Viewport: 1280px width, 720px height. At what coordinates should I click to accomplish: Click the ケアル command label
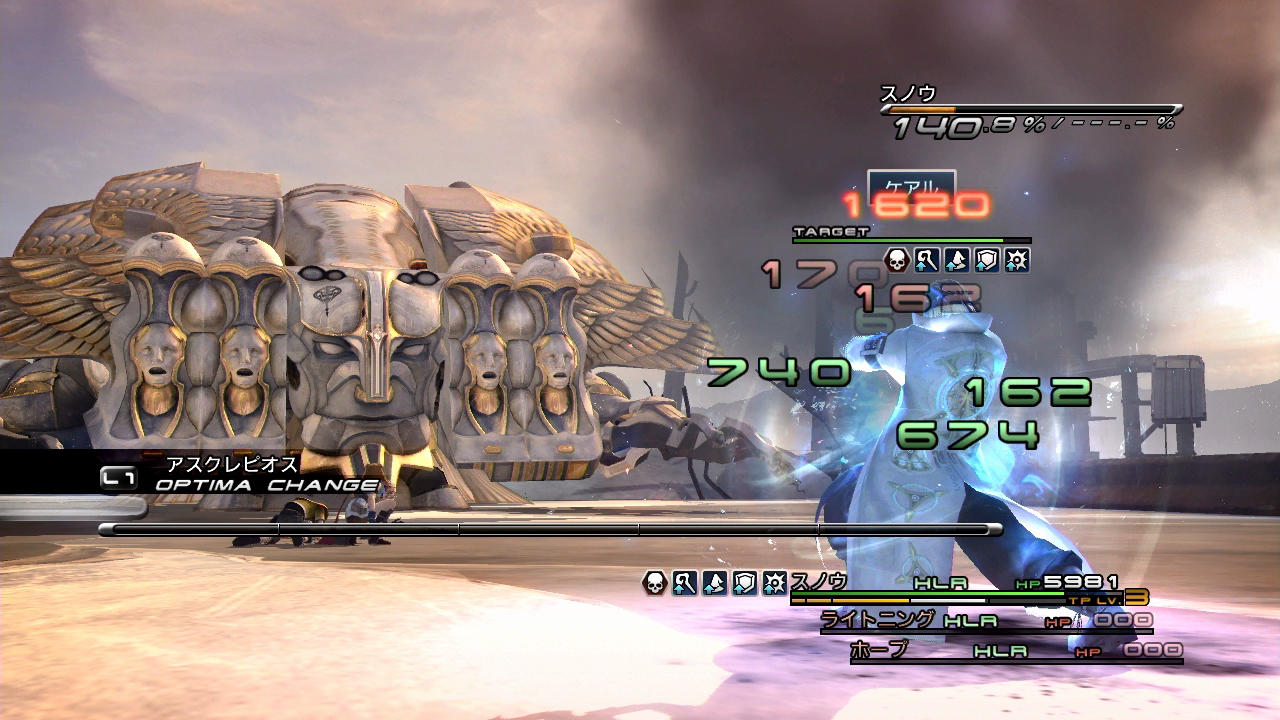[911, 185]
